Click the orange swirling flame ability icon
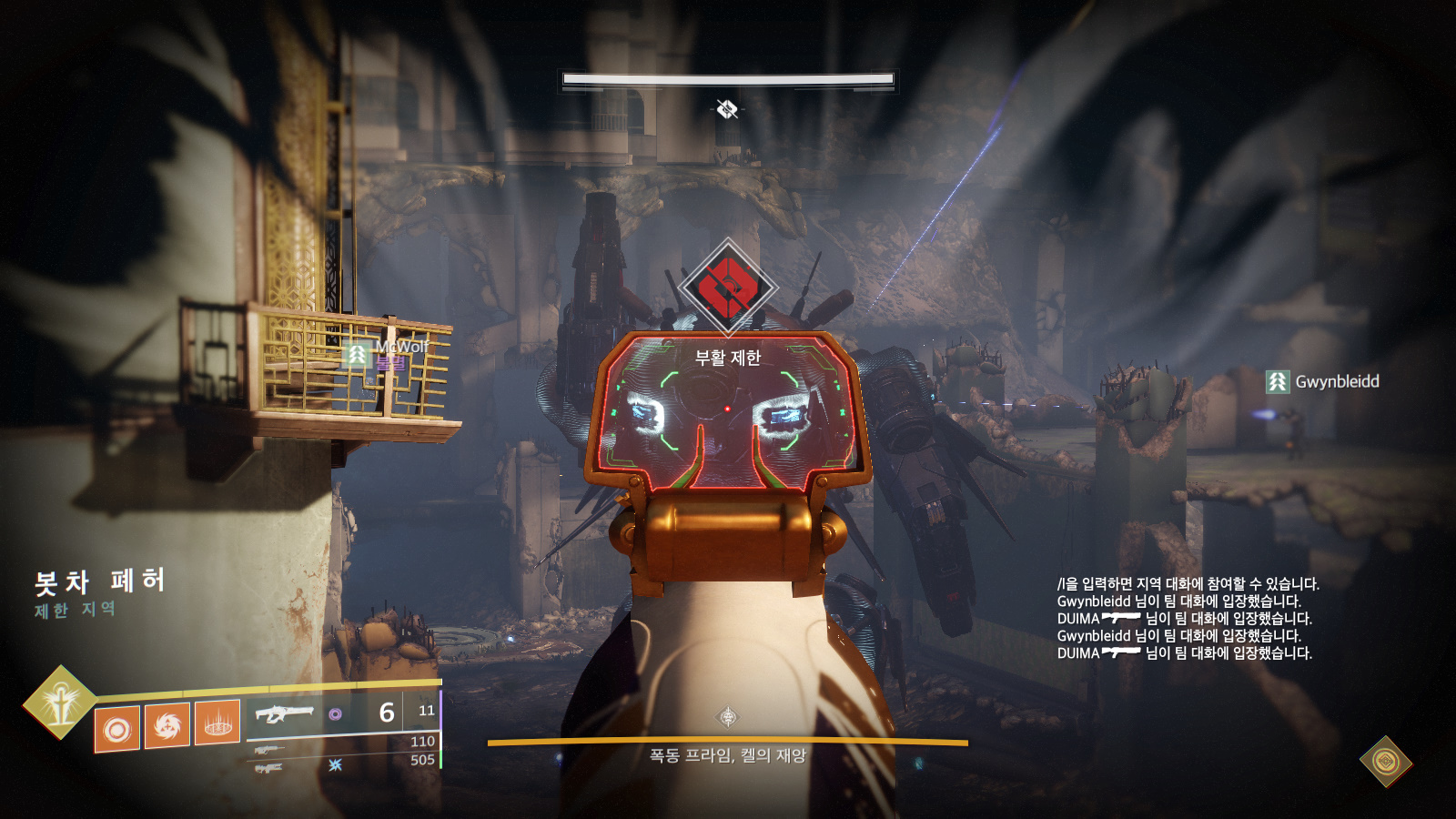The image size is (1456, 819). click(167, 725)
